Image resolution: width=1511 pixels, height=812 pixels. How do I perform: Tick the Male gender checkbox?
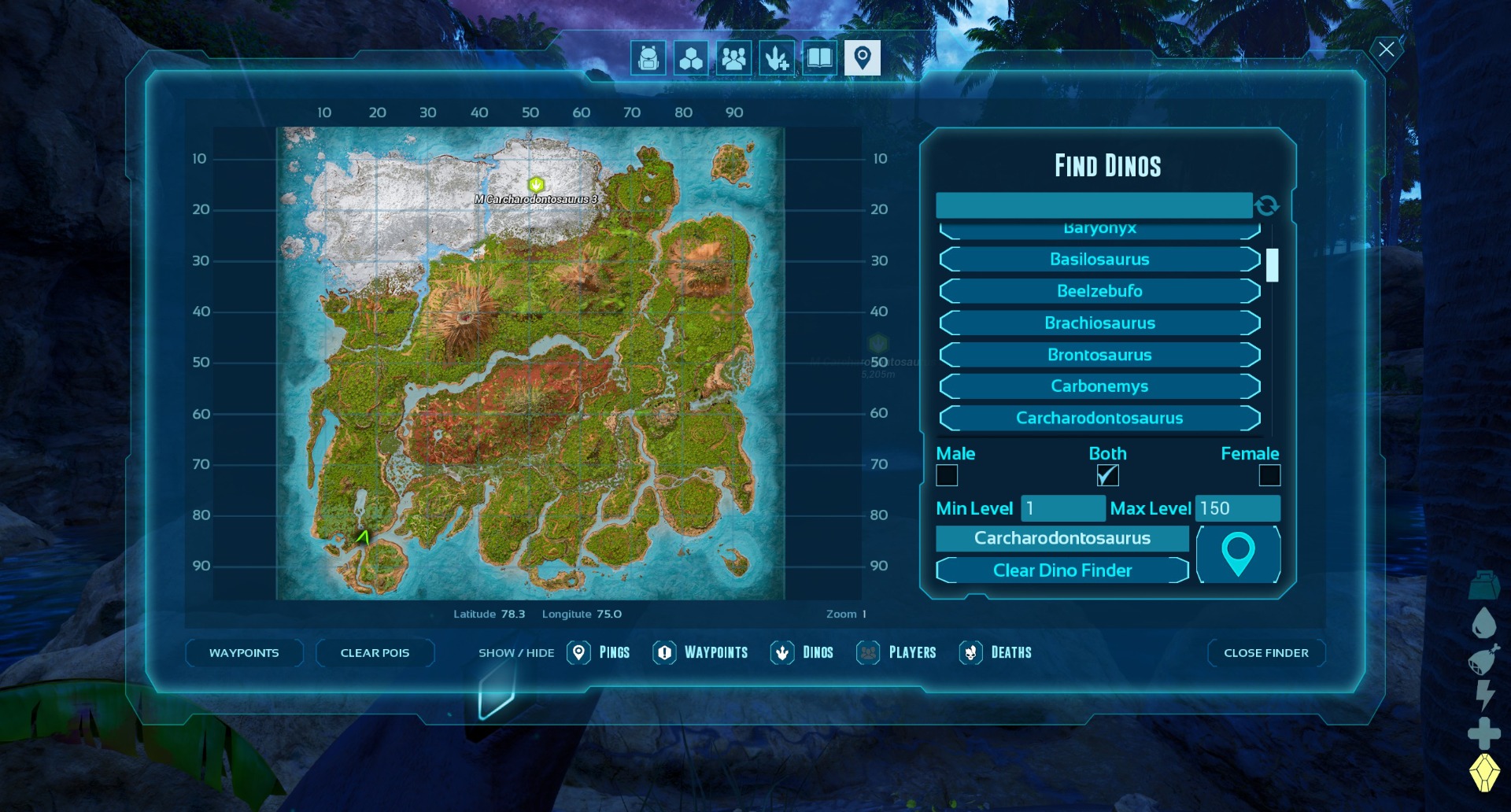point(947,475)
